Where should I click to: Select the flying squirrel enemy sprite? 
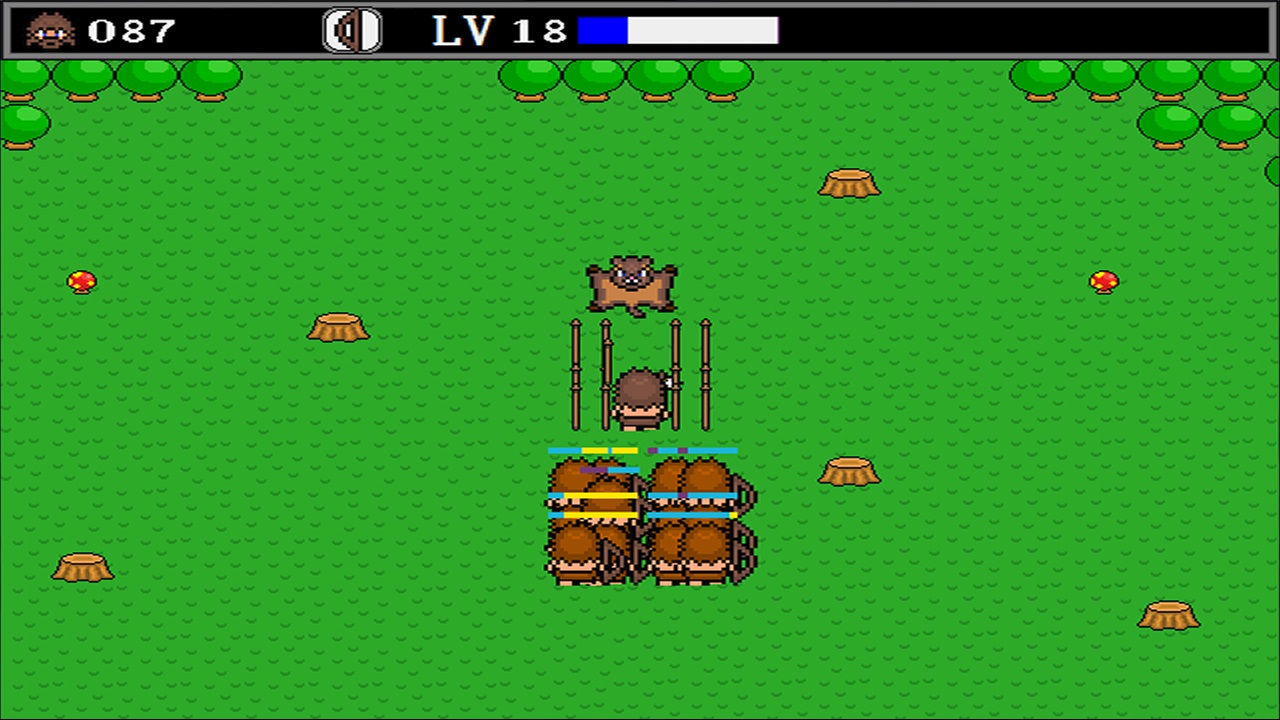[x=632, y=284]
